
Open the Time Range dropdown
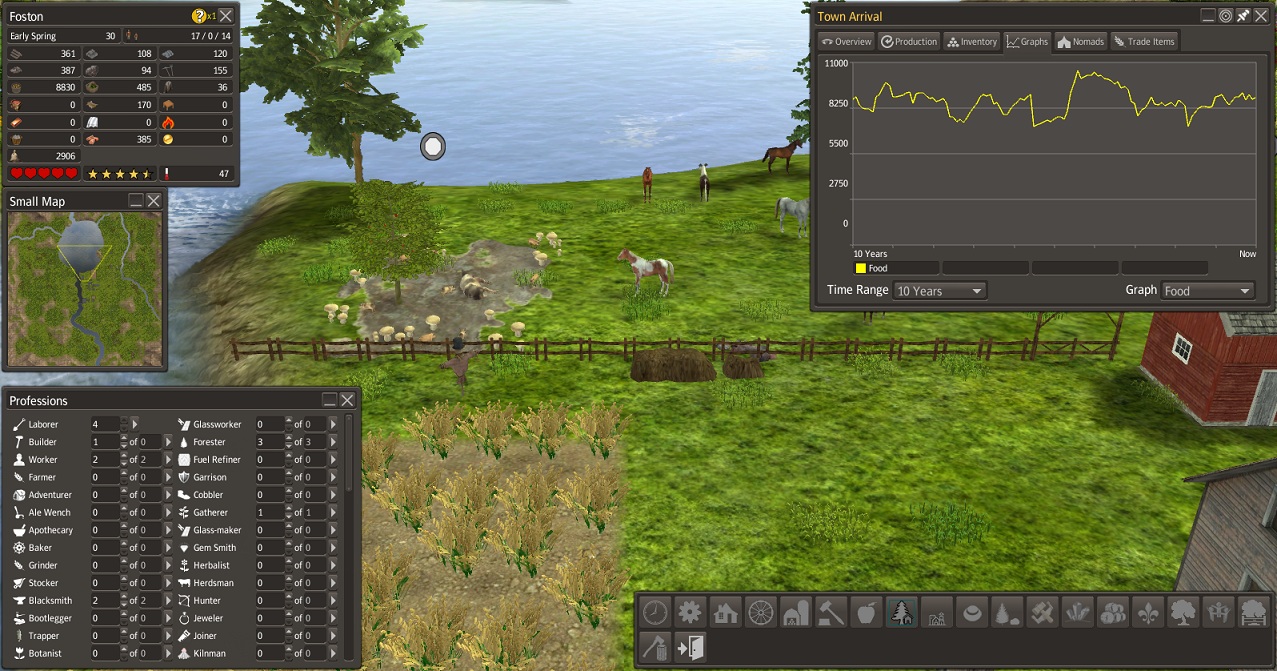[x=940, y=291]
